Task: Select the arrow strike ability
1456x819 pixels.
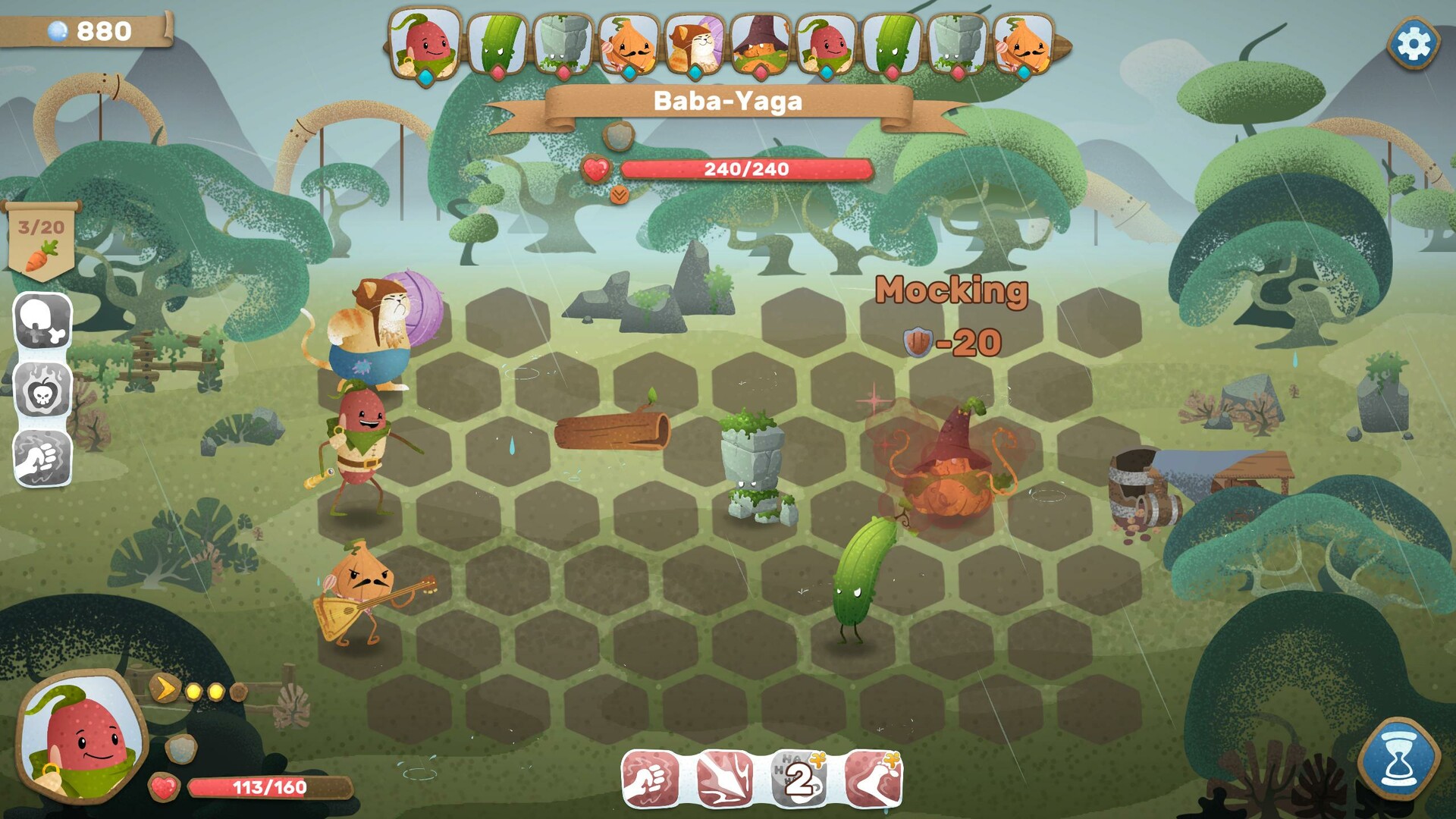Action: 724,778
